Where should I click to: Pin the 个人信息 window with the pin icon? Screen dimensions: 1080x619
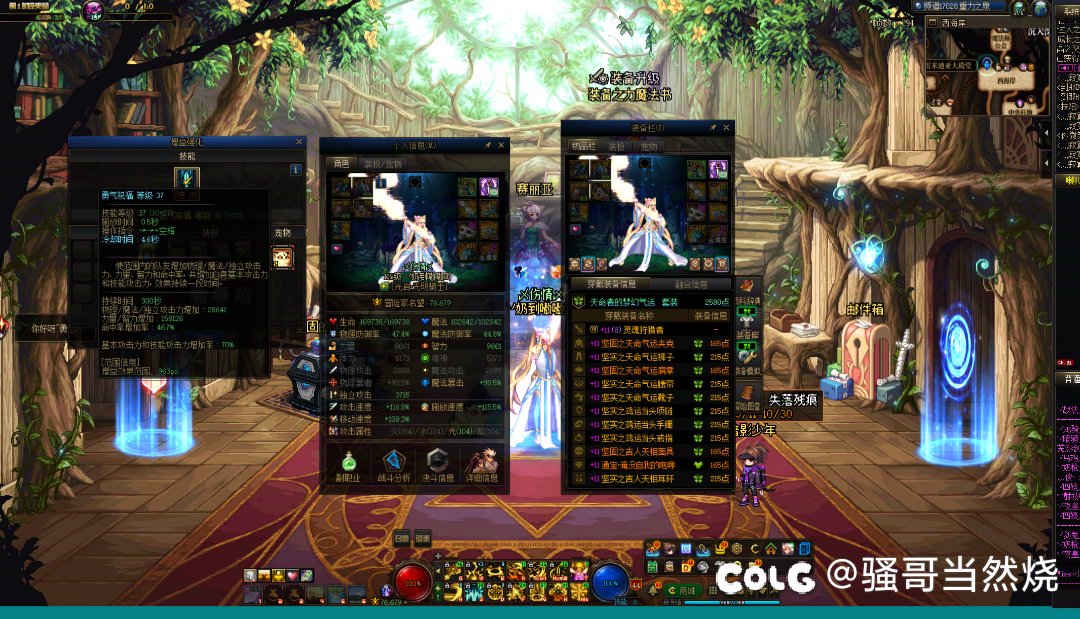[x=487, y=145]
